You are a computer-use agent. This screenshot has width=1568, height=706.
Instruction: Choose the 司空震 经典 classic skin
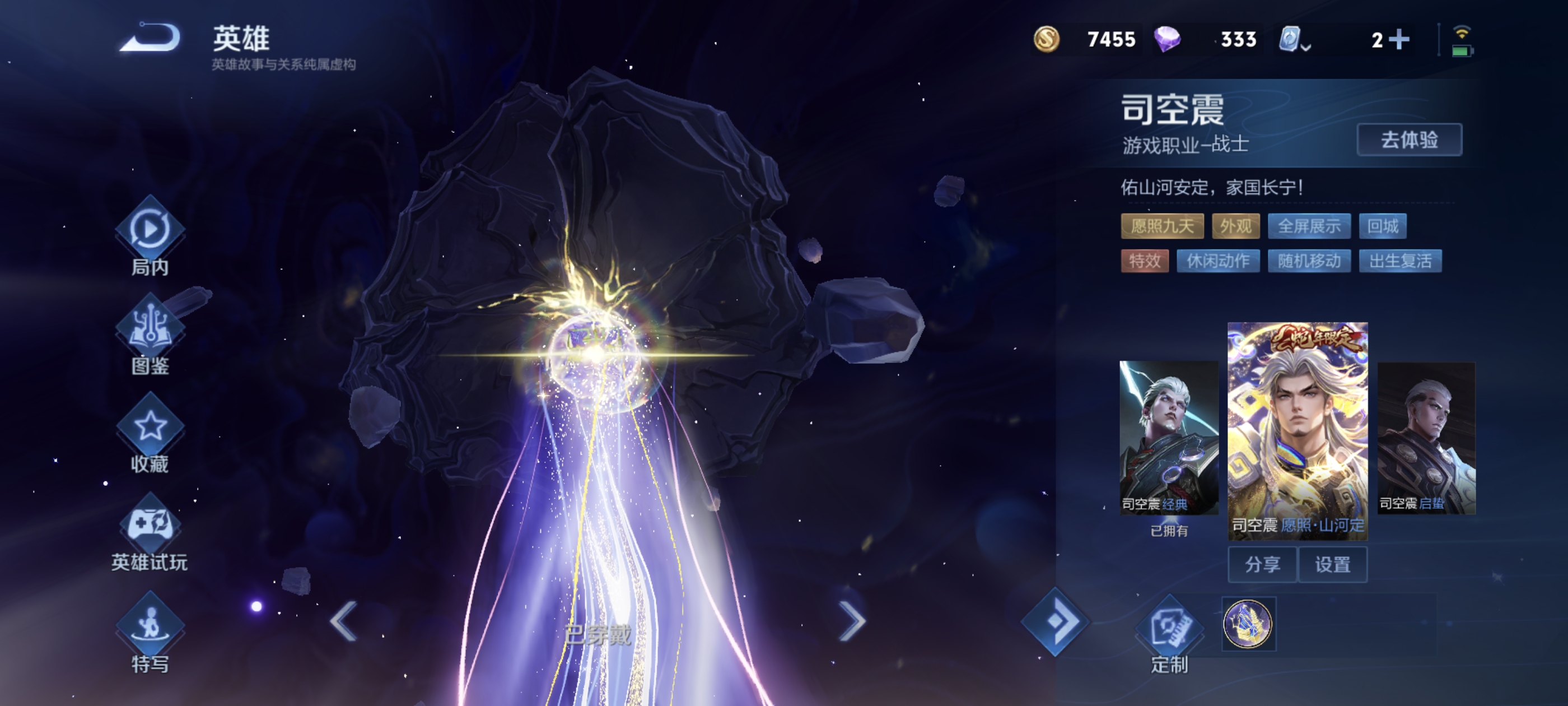coord(1169,438)
